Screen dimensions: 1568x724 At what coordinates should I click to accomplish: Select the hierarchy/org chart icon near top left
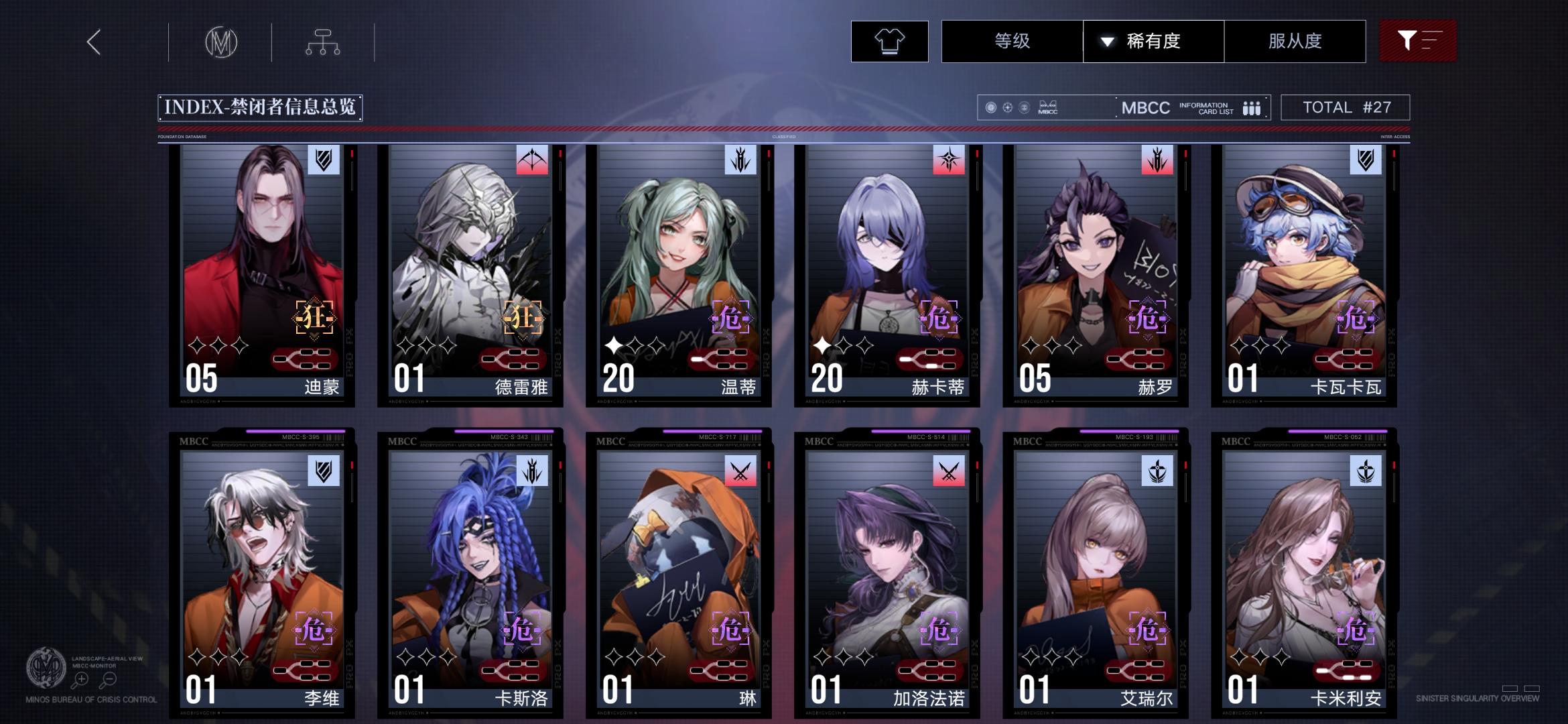[324, 42]
